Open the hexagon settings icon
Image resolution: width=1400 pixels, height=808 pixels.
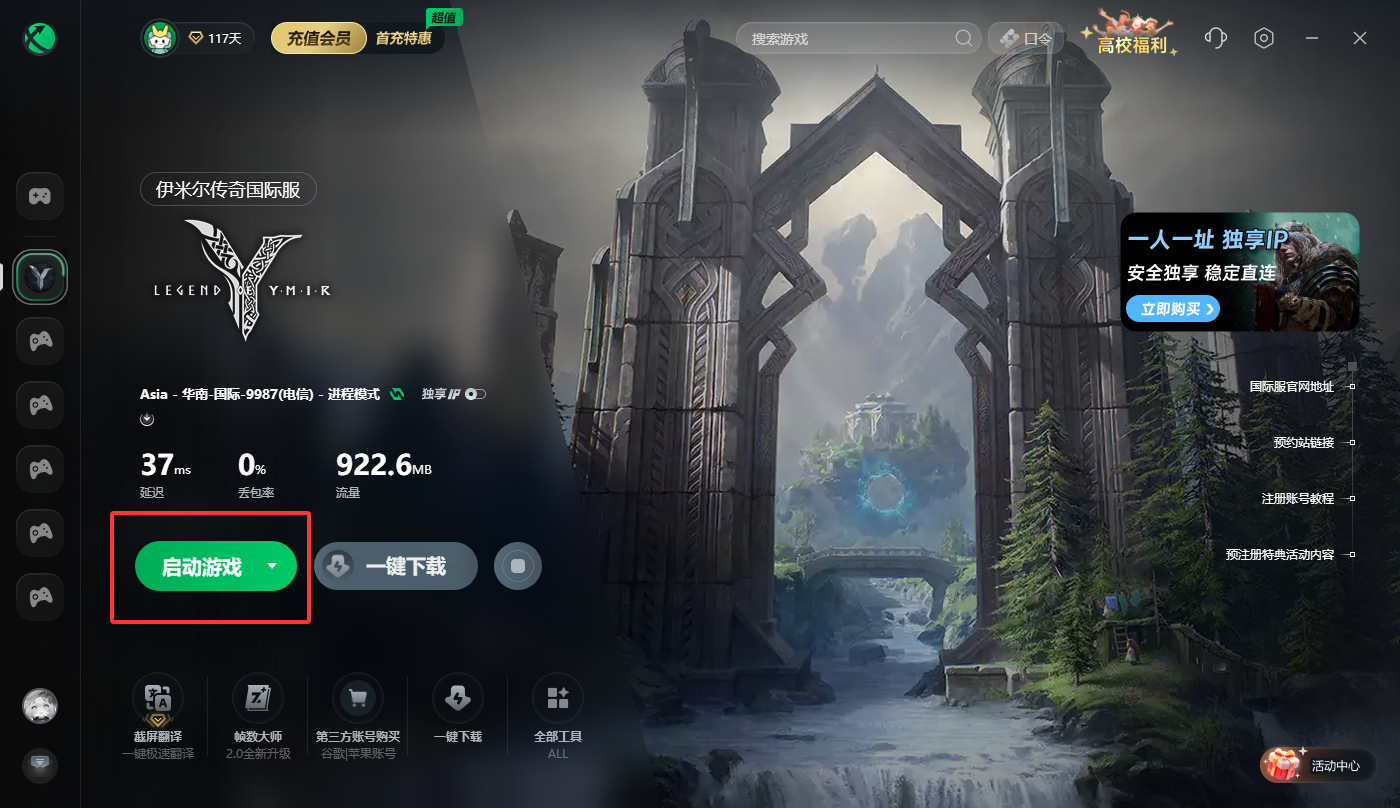click(x=1264, y=38)
